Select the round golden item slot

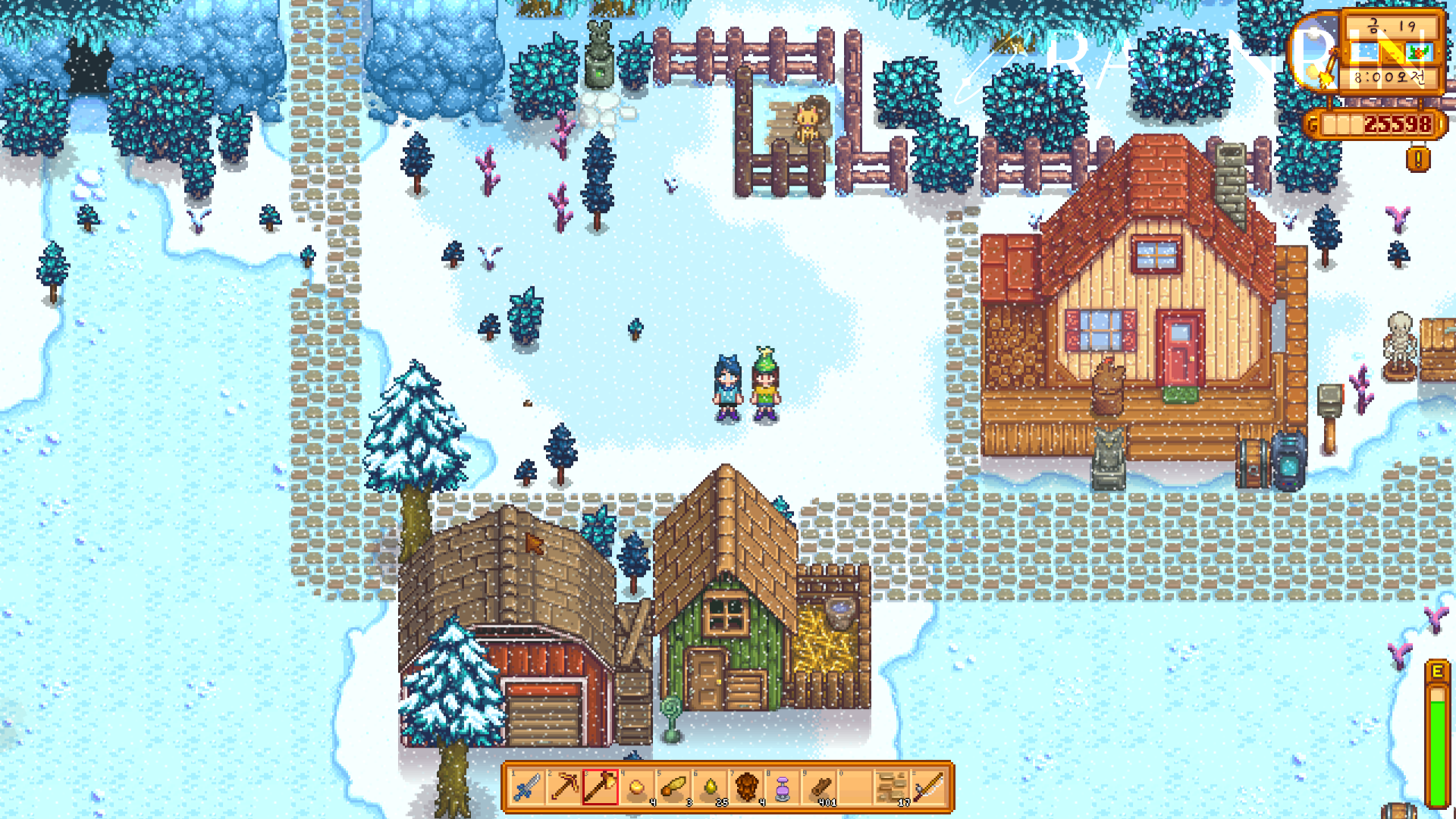pyautogui.click(x=637, y=787)
